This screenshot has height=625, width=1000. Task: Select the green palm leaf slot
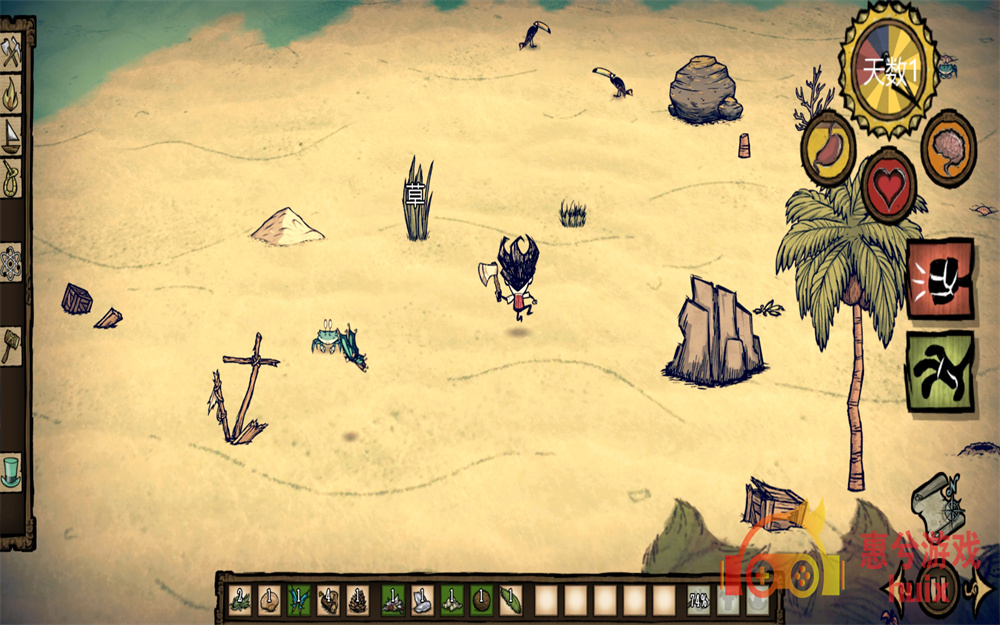click(x=511, y=599)
